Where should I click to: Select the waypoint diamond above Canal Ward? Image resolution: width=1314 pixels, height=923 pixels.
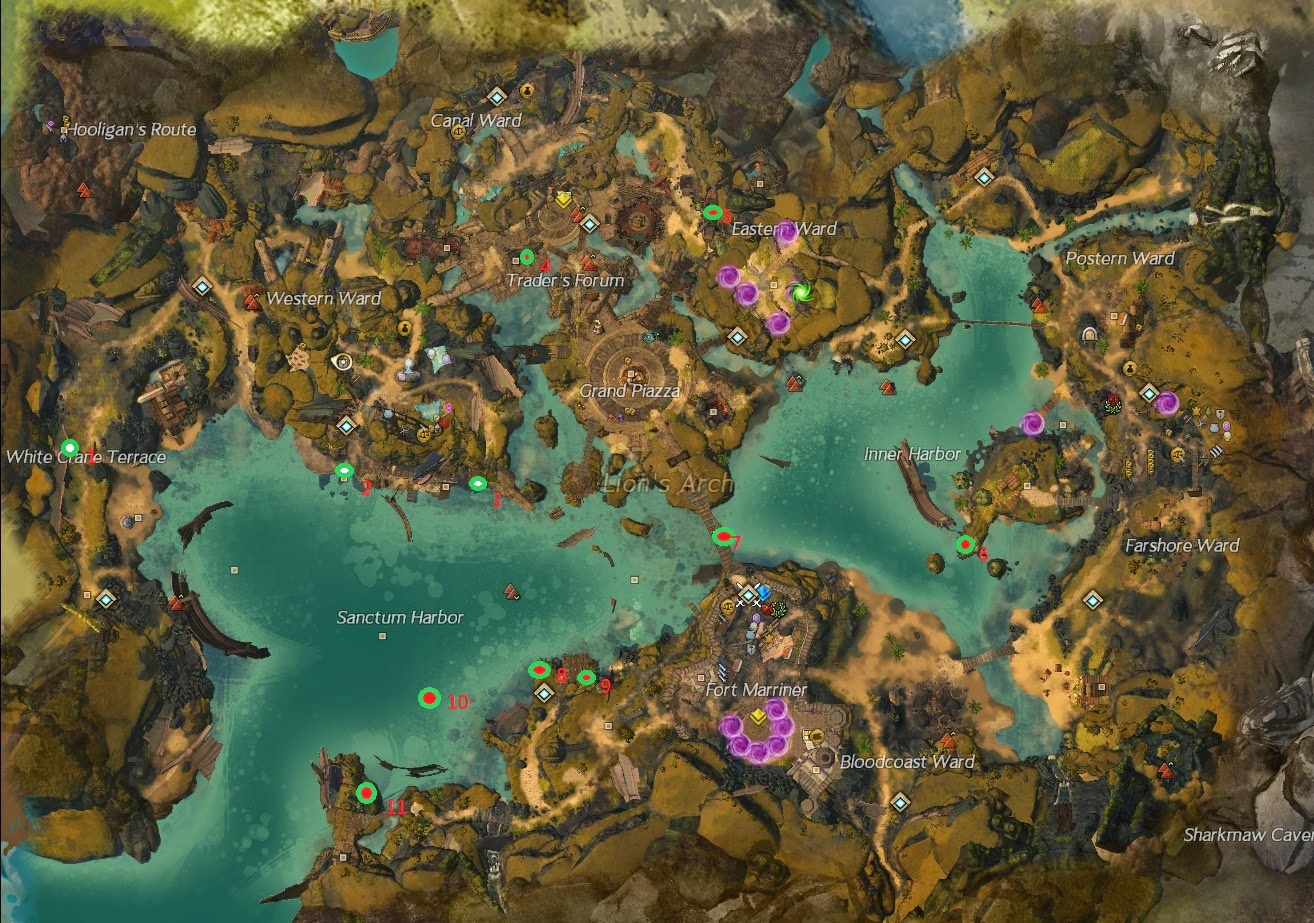(x=497, y=97)
